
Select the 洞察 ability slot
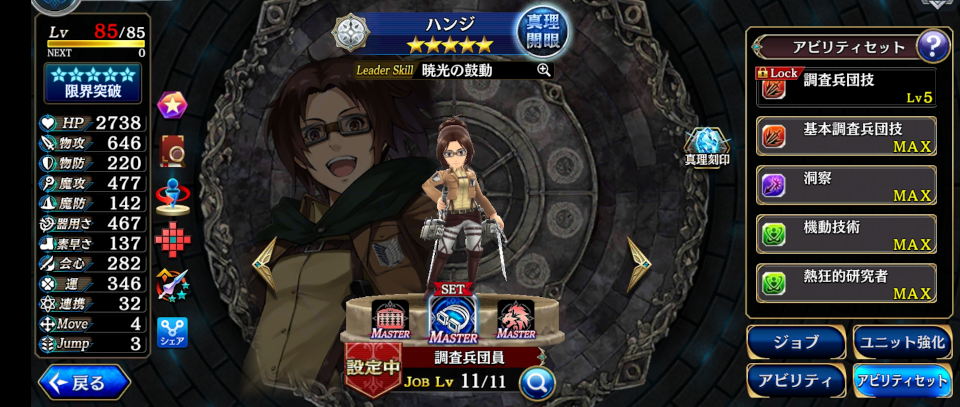[847, 185]
